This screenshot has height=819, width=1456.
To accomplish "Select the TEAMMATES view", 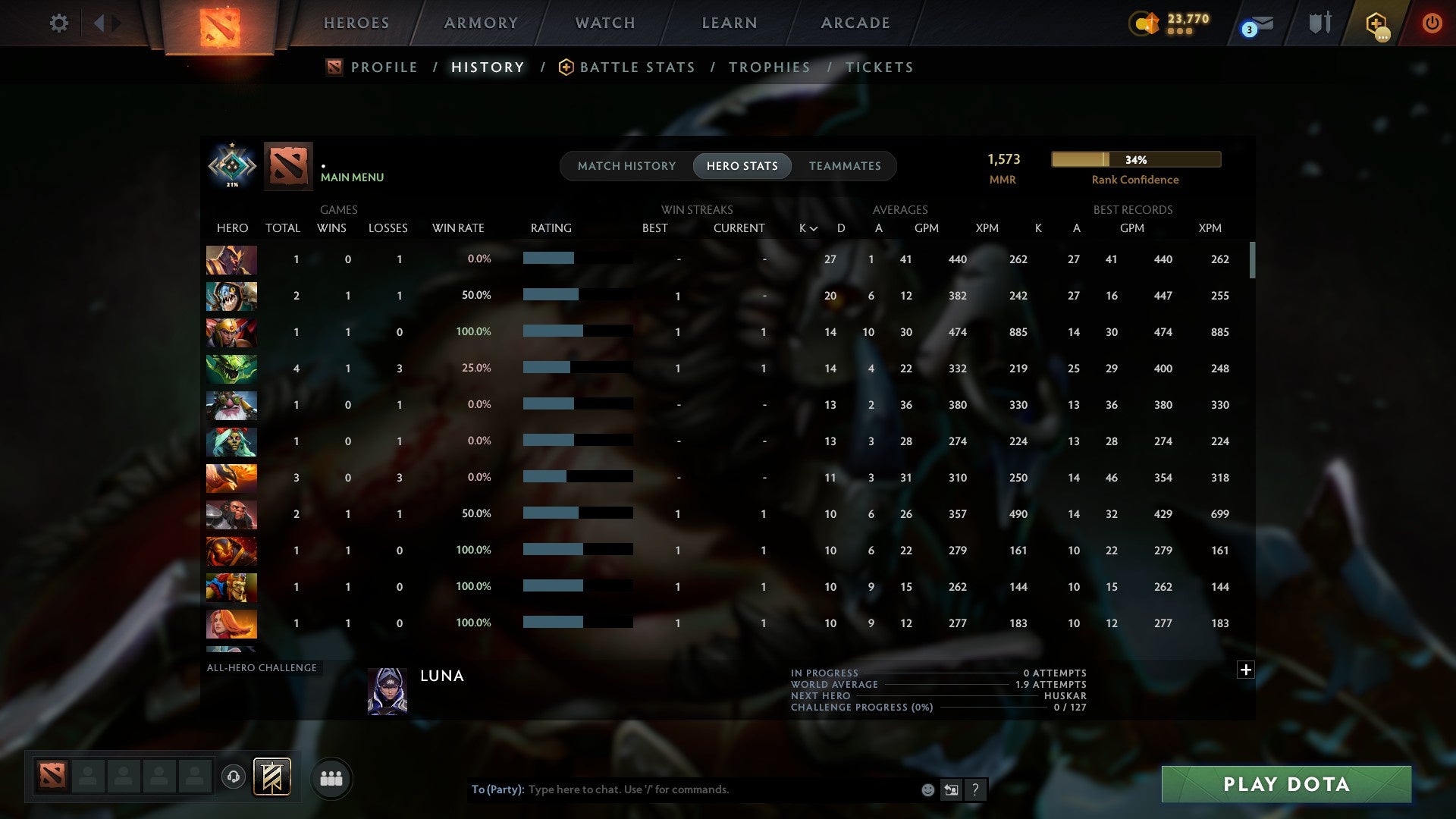I will coord(845,165).
